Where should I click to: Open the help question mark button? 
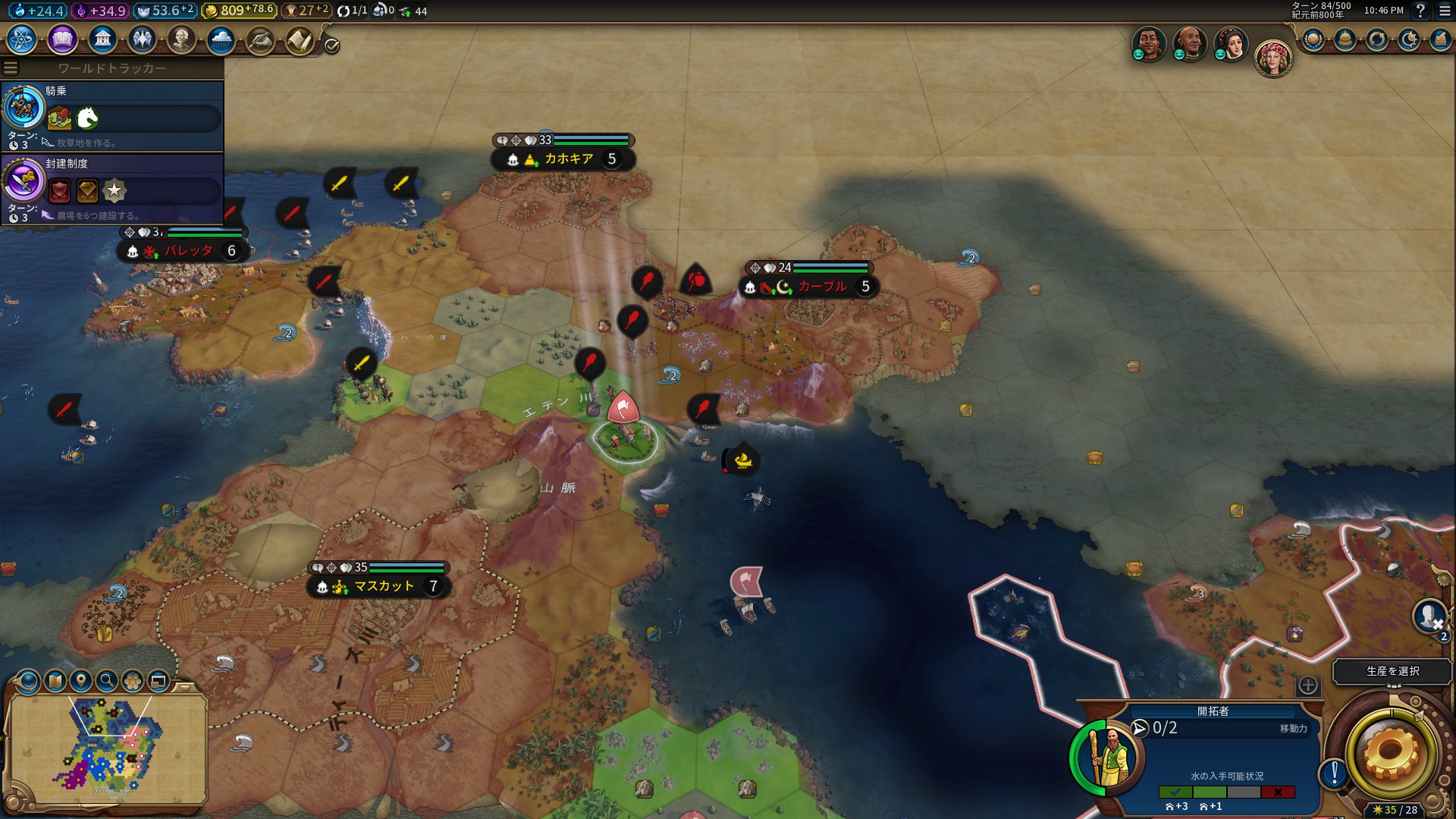coord(1420,11)
